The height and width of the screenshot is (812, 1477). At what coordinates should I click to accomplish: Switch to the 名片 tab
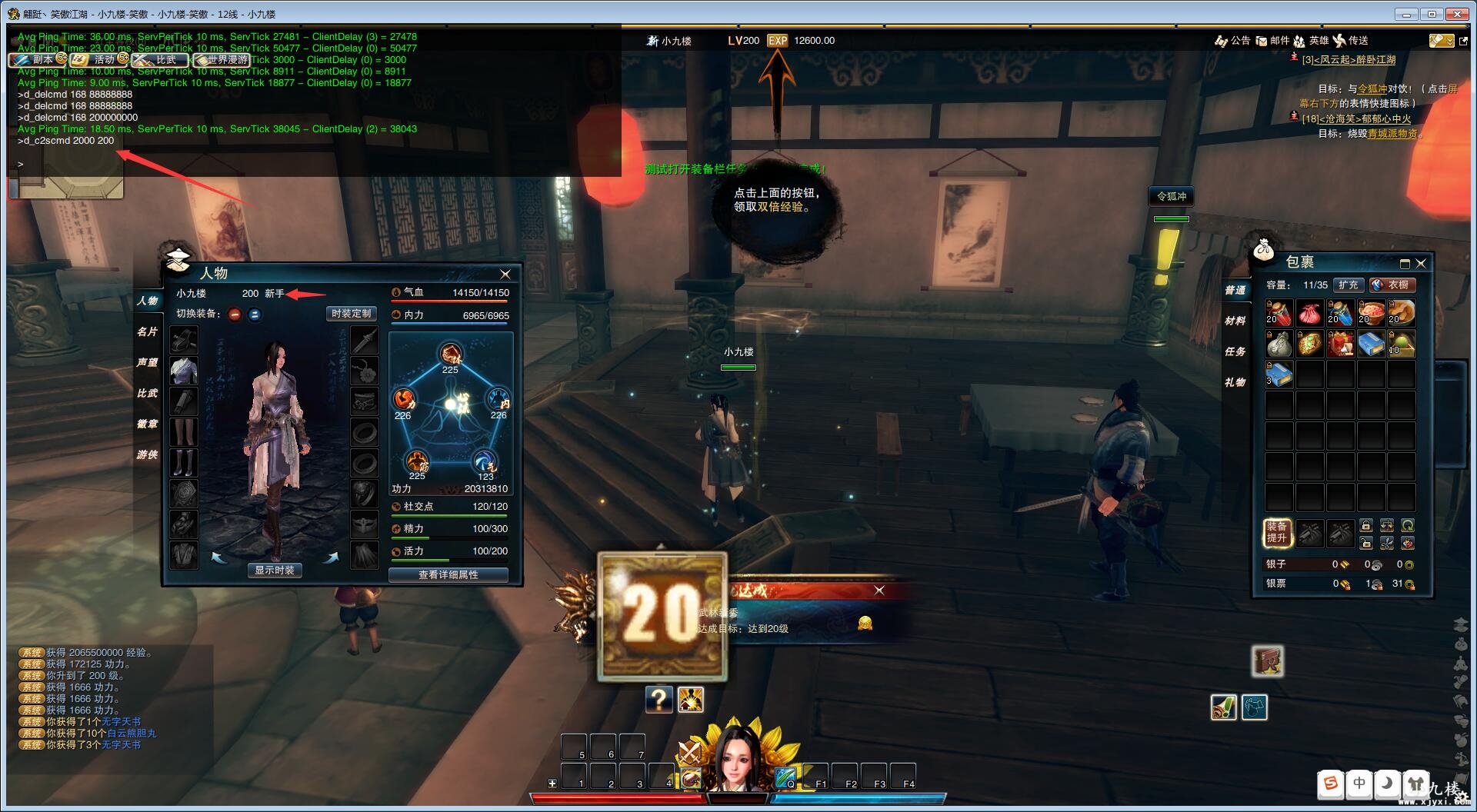pos(147,331)
